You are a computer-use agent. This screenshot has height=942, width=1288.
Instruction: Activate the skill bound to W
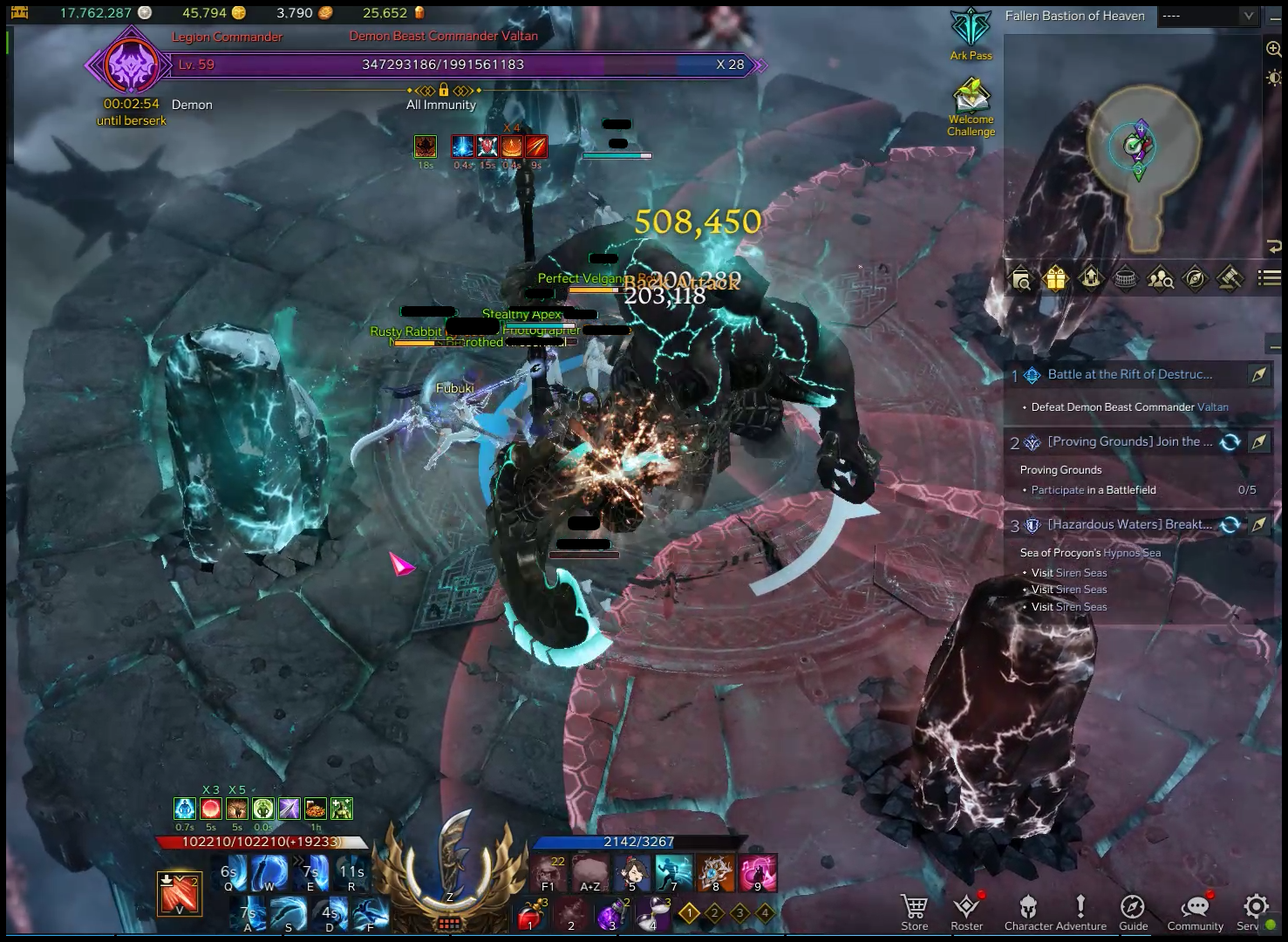point(269,872)
